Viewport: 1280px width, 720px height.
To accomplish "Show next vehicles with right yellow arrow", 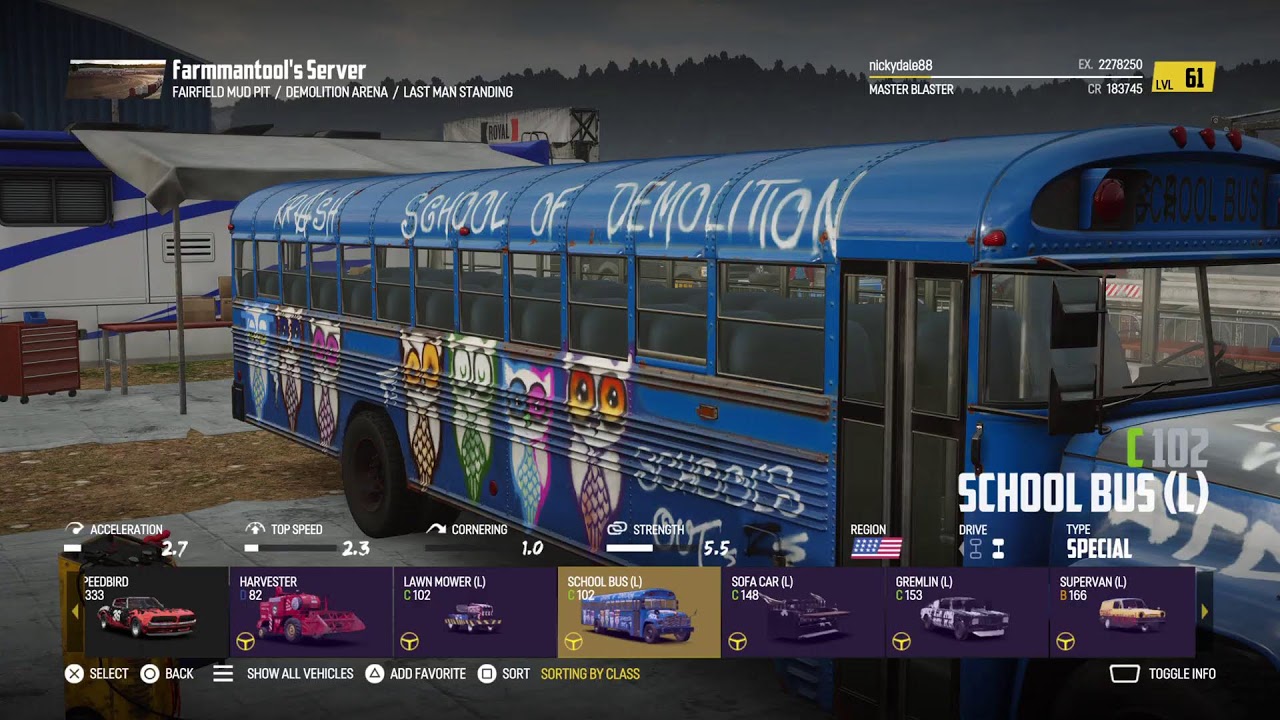I will pyautogui.click(x=1204, y=611).
